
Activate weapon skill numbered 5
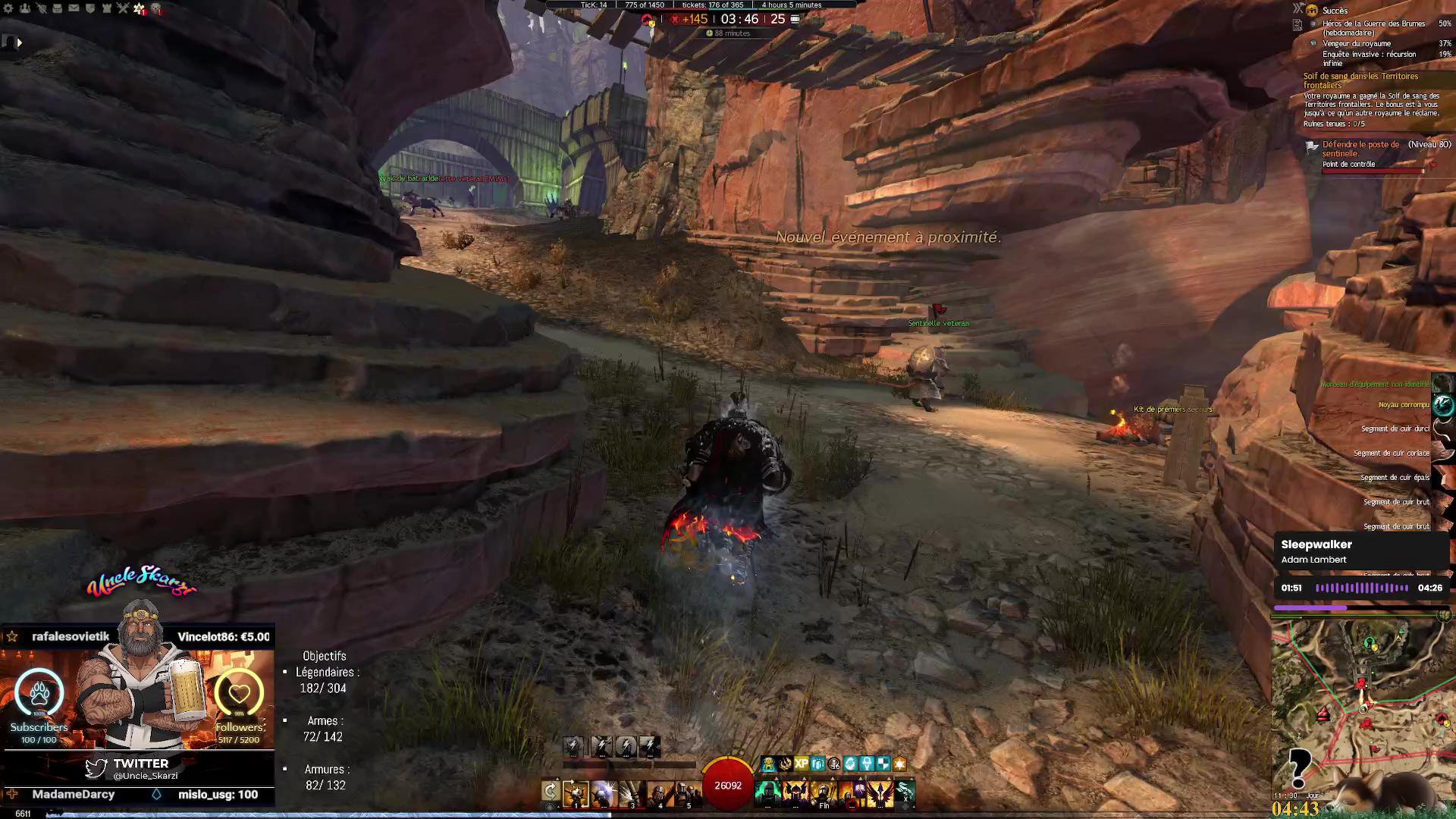pyautogui.click(x=687, y=793)
